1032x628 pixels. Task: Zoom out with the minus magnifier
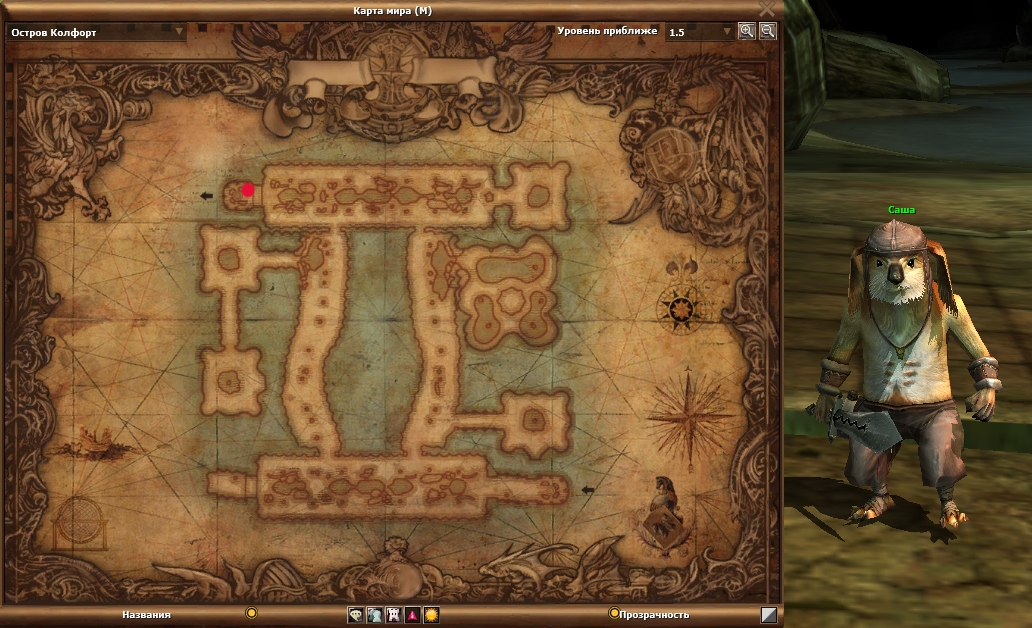pos(767,31)
